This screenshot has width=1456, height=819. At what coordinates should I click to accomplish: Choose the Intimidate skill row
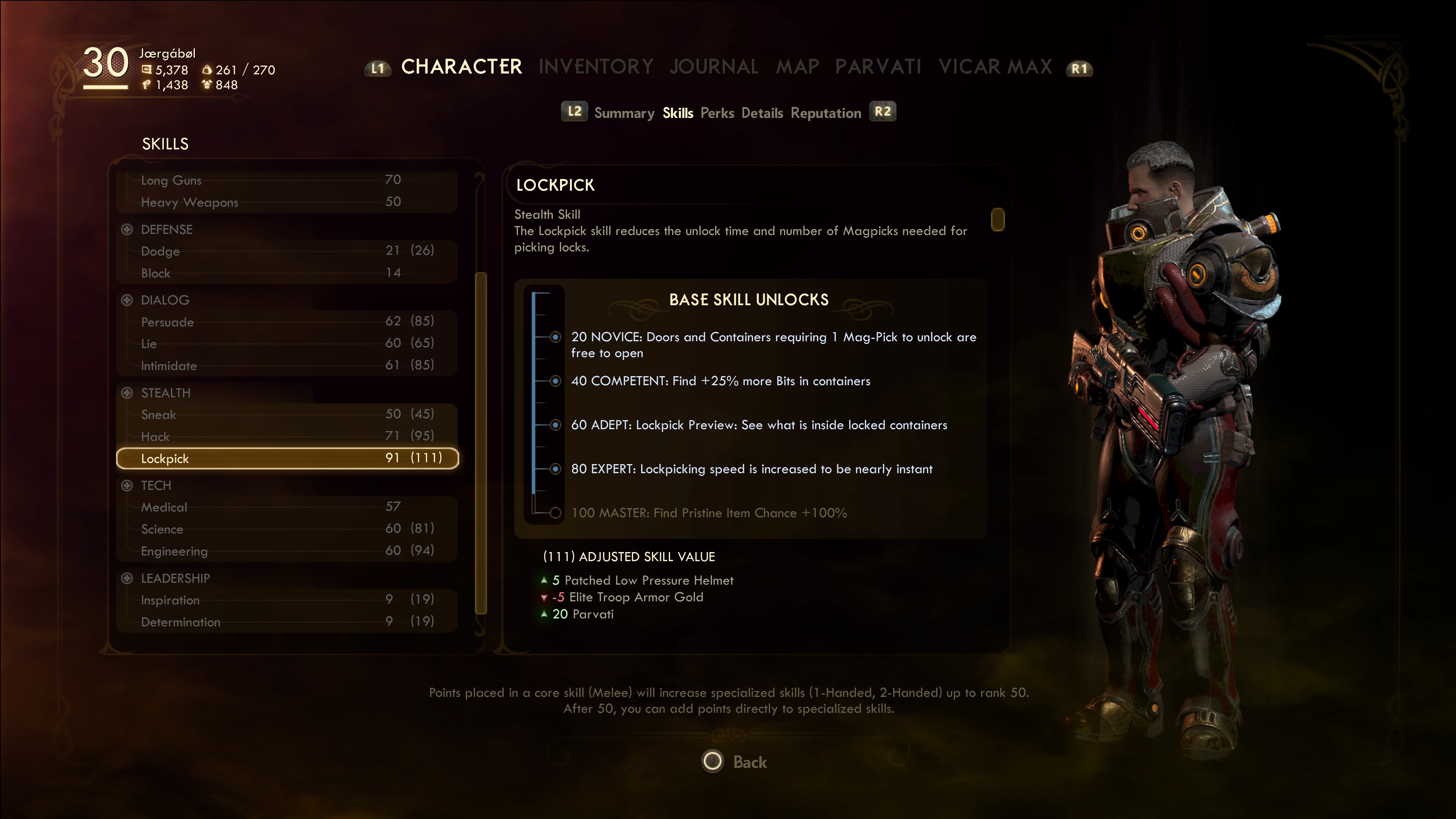pyautogui.click(x=287, y=366)
